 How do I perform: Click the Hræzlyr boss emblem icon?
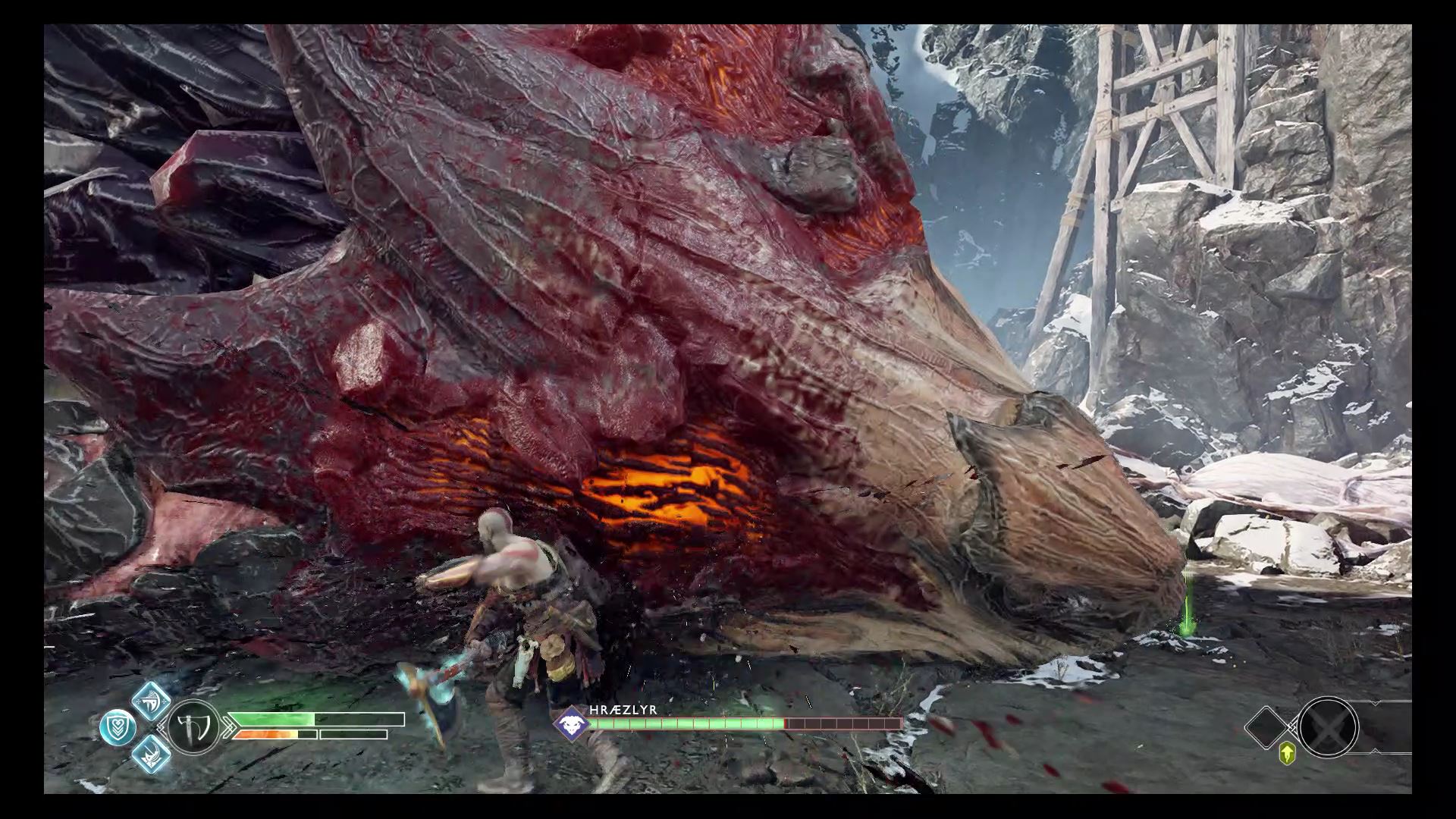pos(570,723)
